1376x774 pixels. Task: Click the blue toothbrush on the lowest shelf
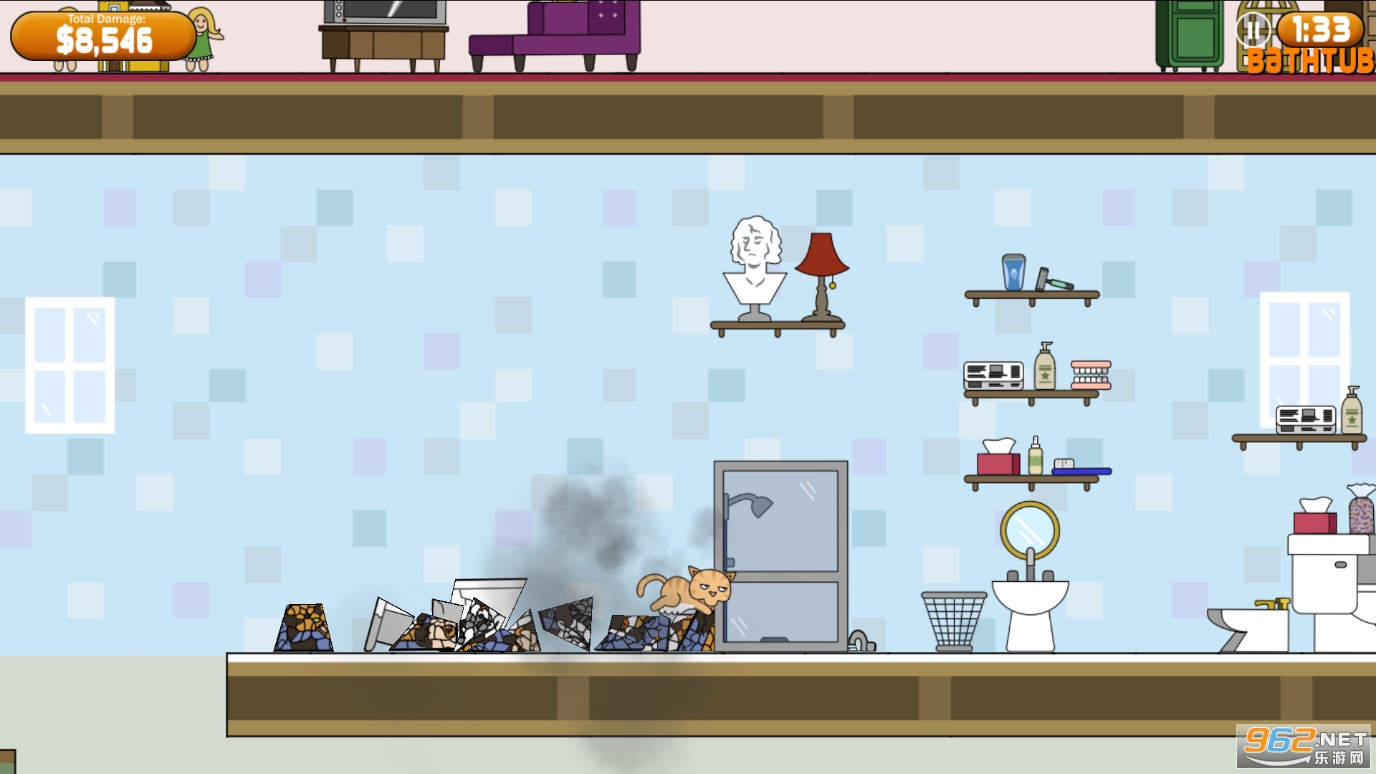[x=1083, y=468]
